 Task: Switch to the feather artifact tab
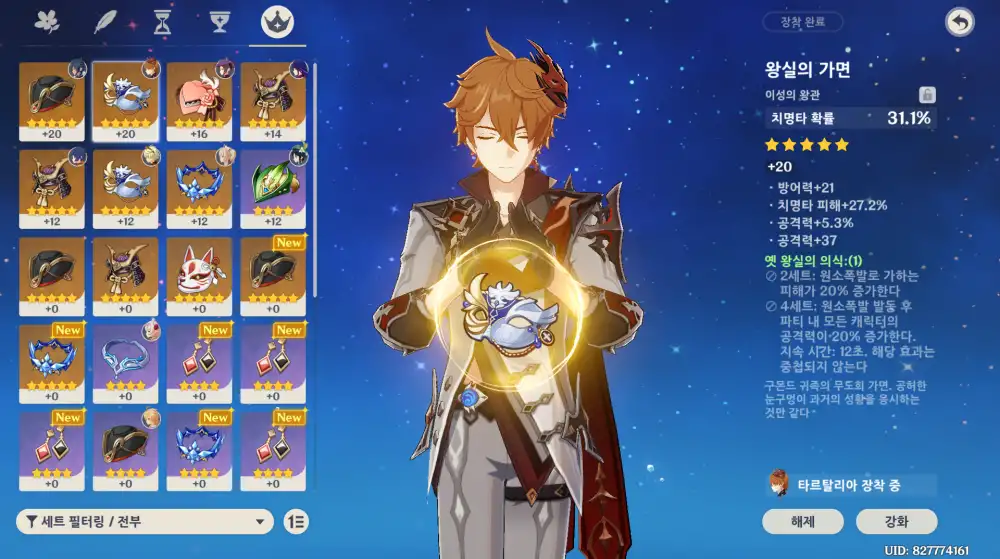click(x=105, y=22)
